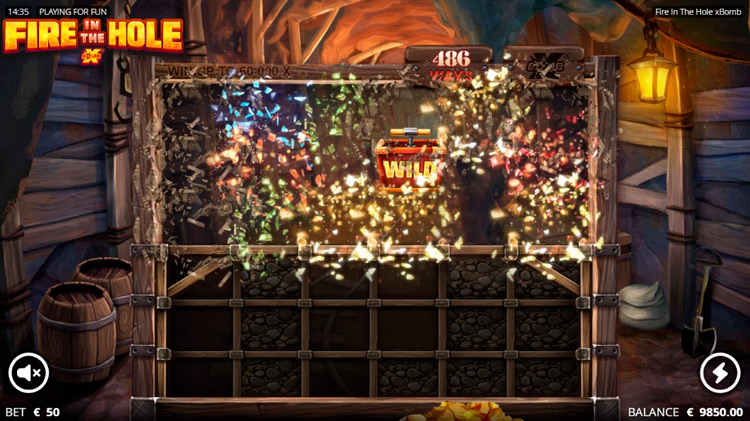Activate the lightning bolt fast spin button

720,373
